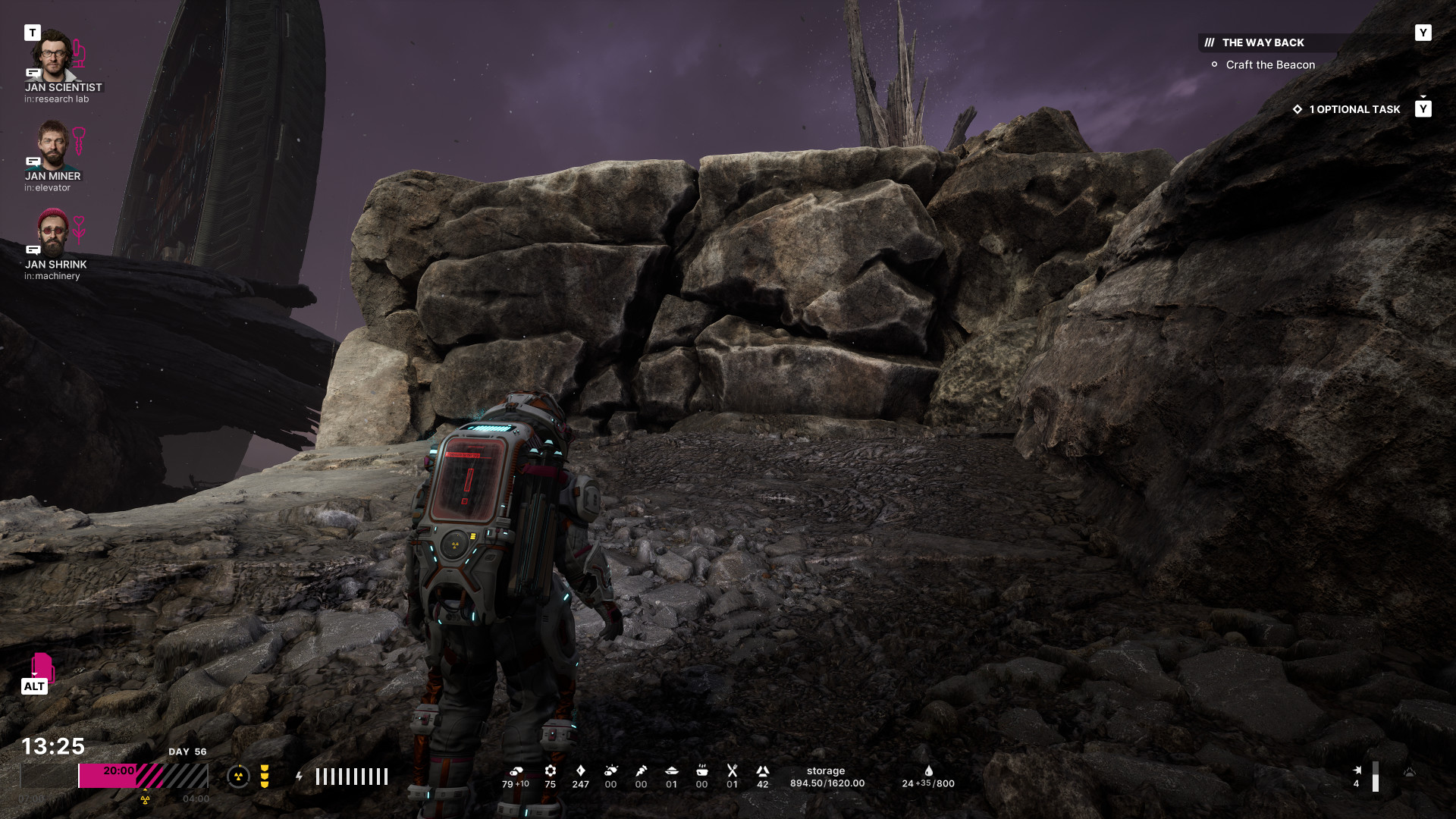Click the day schedule timeline bar
This screenshot has width=1456, height=819.
[x=143, y=777]
